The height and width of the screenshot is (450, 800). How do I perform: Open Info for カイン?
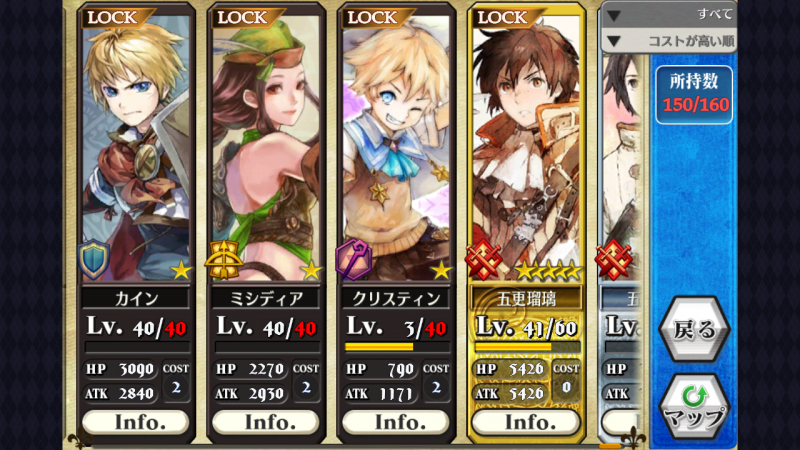[135, 422]
